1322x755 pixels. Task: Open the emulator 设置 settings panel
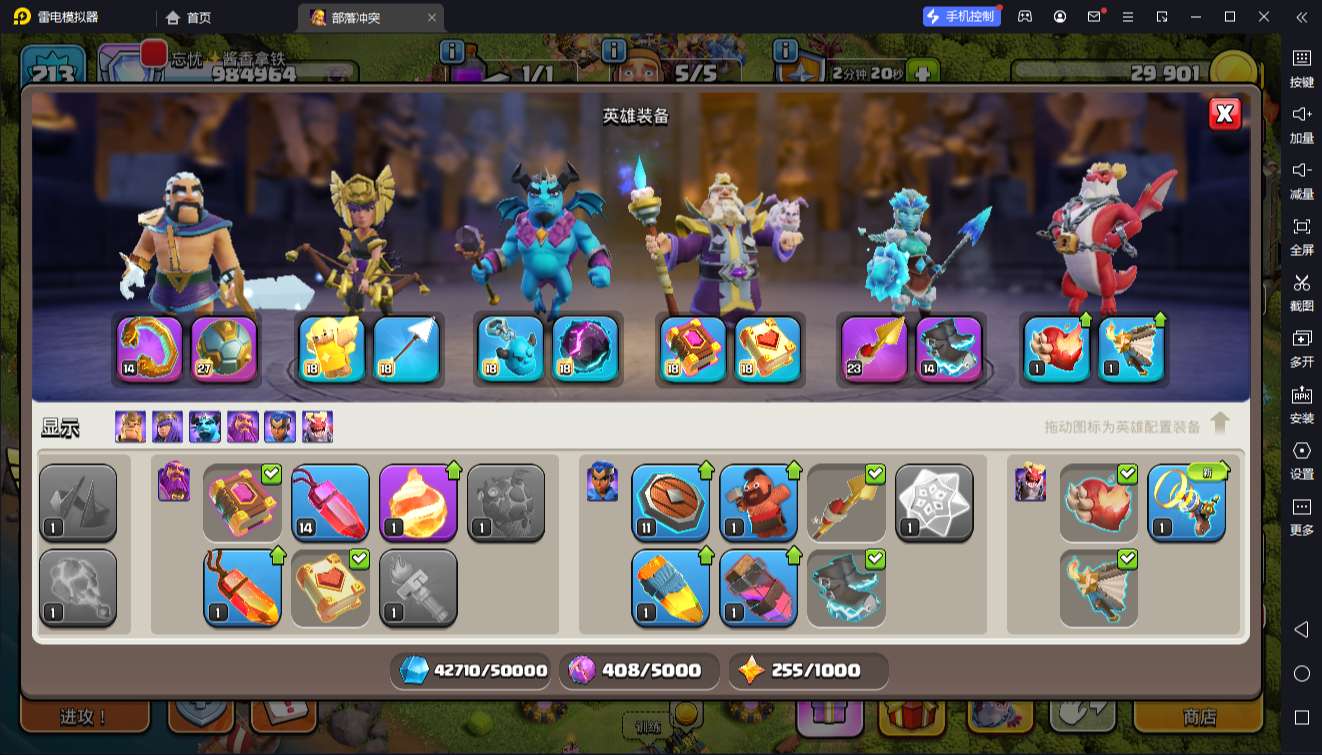[x=1301, y=459]
